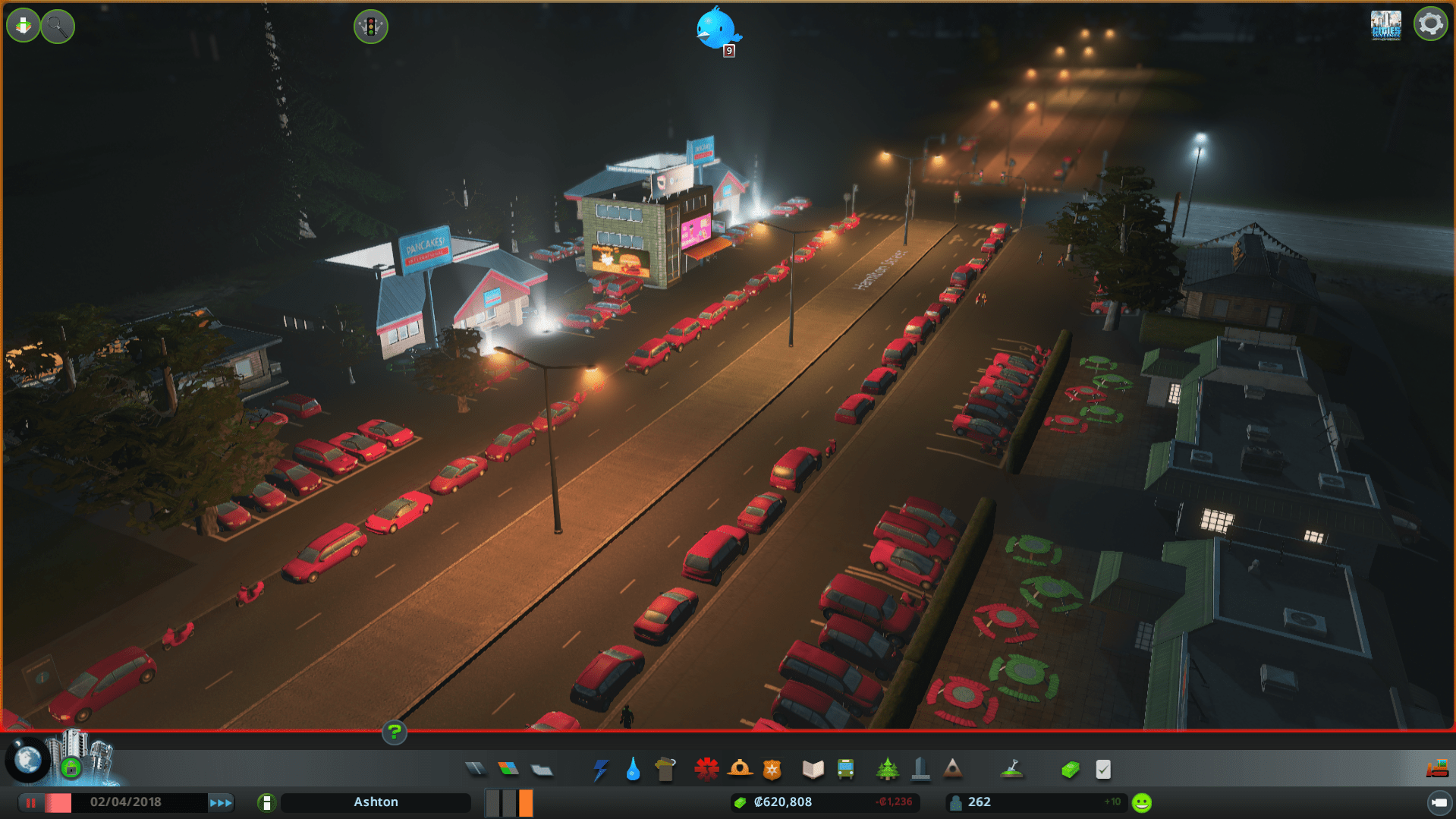Open the Healthcare services menu
The image size is (1456, 819).
click(x=706, y=769)
